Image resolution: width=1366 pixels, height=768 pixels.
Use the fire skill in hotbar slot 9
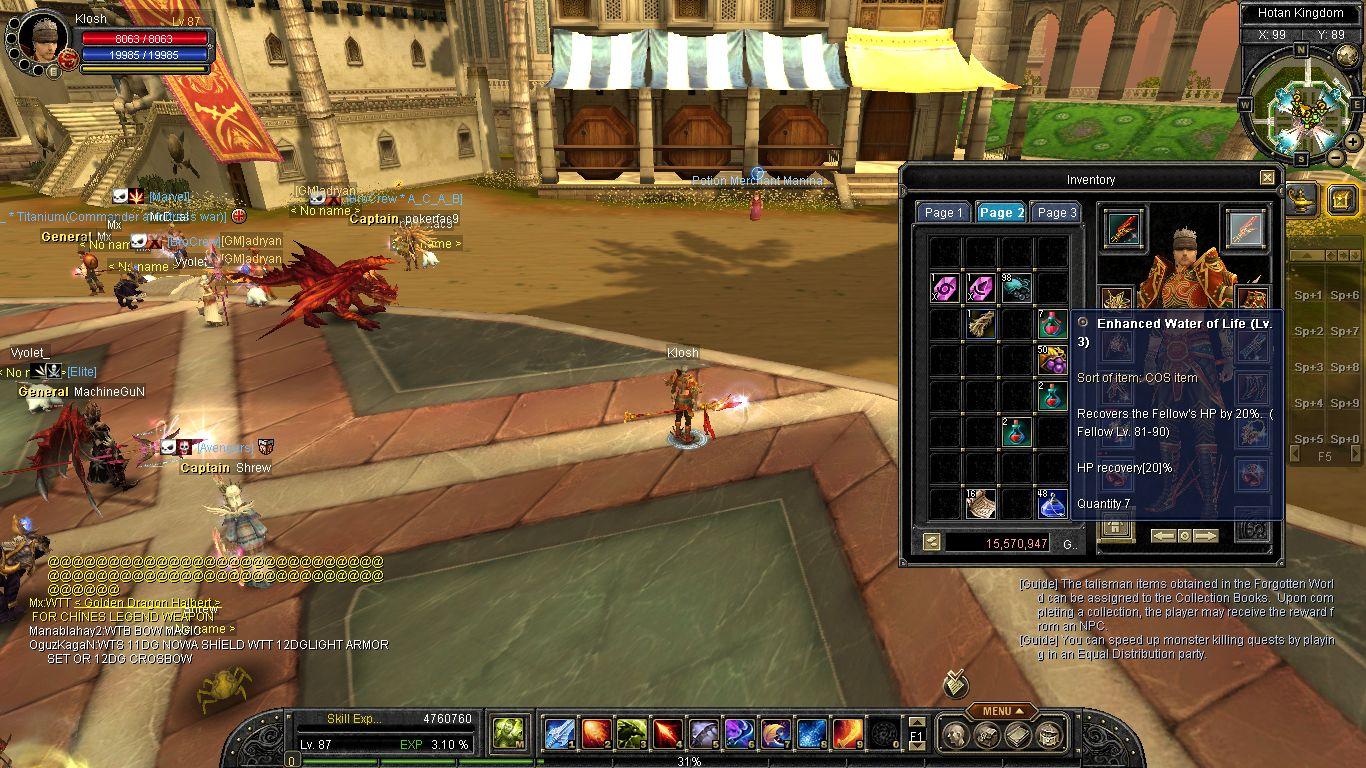point(848,734)
